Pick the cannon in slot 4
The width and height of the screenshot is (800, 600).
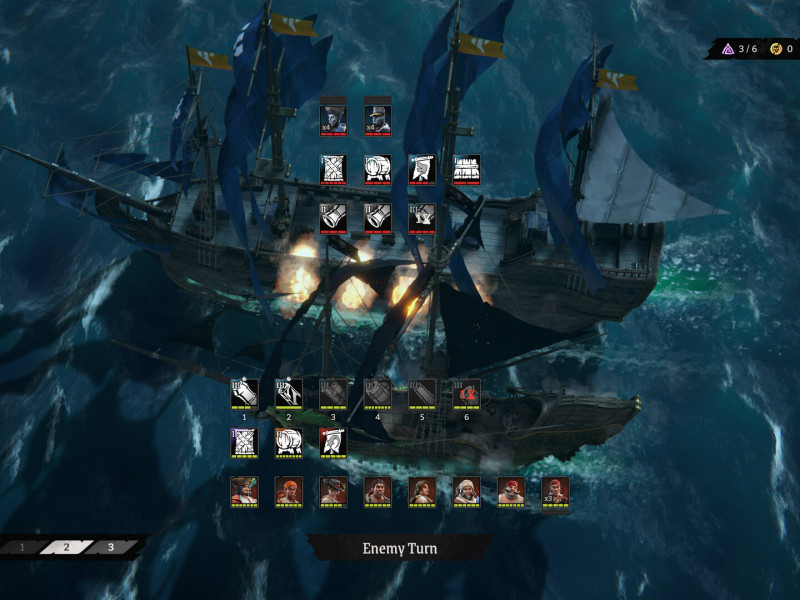[x=378, y=394]
